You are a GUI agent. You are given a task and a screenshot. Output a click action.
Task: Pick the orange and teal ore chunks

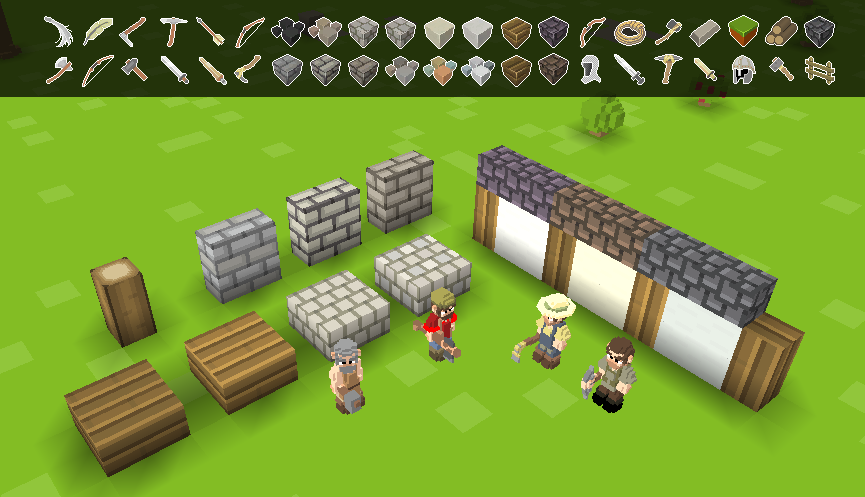(440, 70)
